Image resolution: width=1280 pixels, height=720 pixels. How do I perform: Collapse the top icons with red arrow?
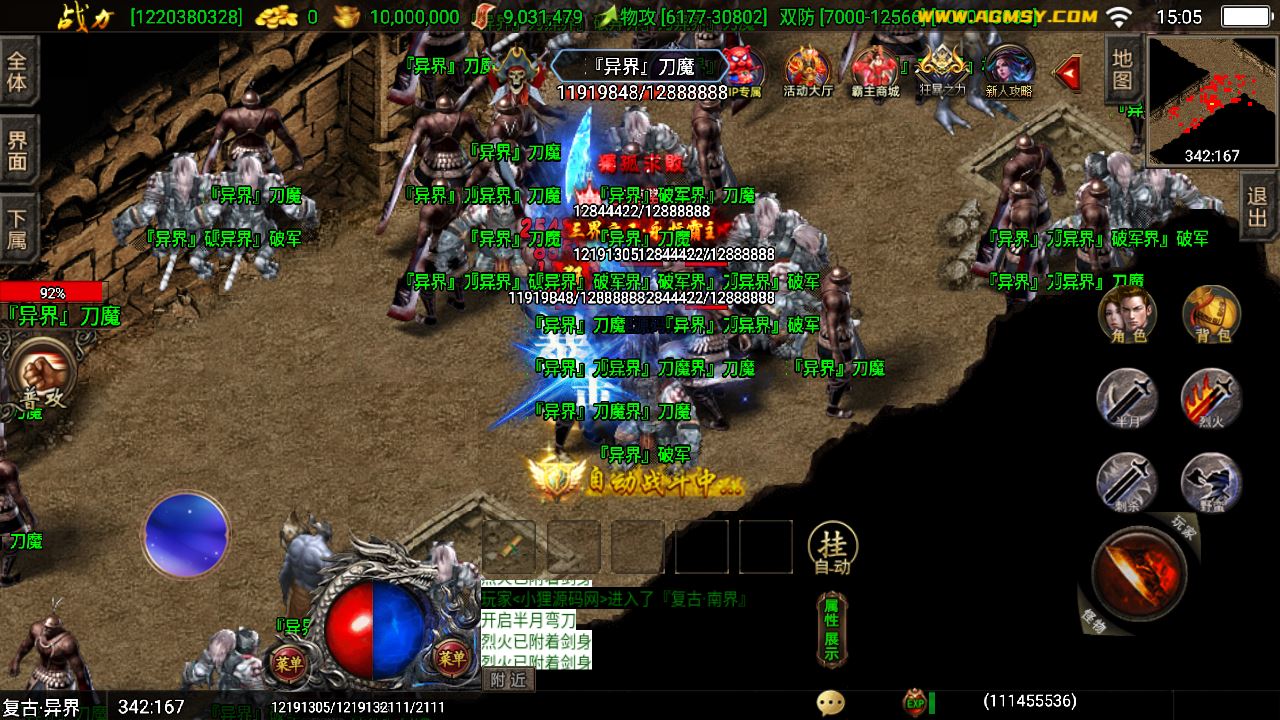tap(1068, 71)
